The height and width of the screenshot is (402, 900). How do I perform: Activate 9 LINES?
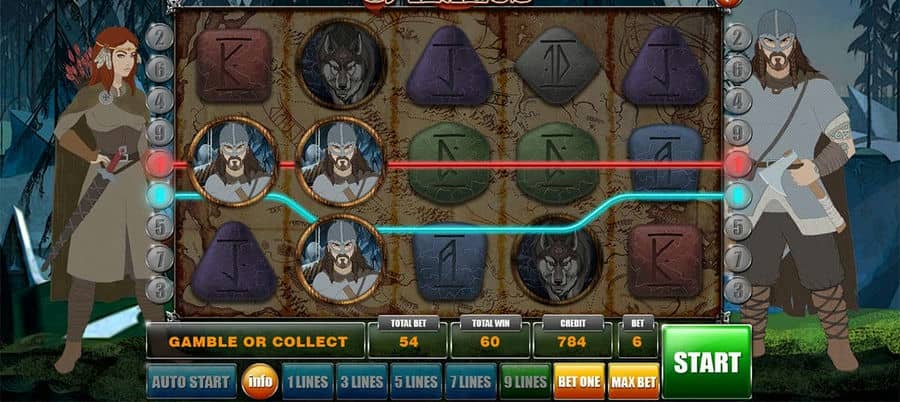tap(525, 381)
